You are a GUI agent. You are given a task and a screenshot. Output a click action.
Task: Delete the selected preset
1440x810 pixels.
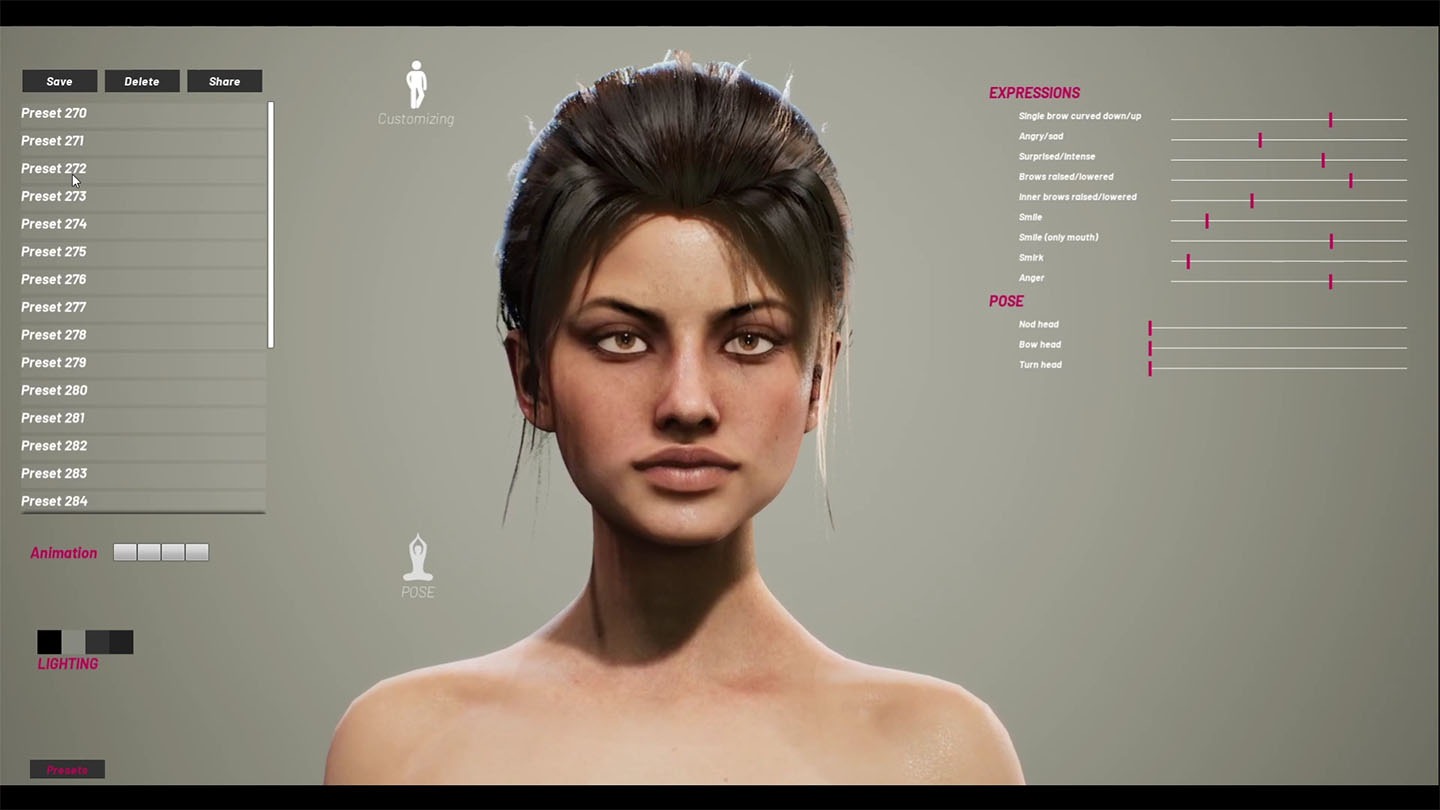[x=142, y=81]
